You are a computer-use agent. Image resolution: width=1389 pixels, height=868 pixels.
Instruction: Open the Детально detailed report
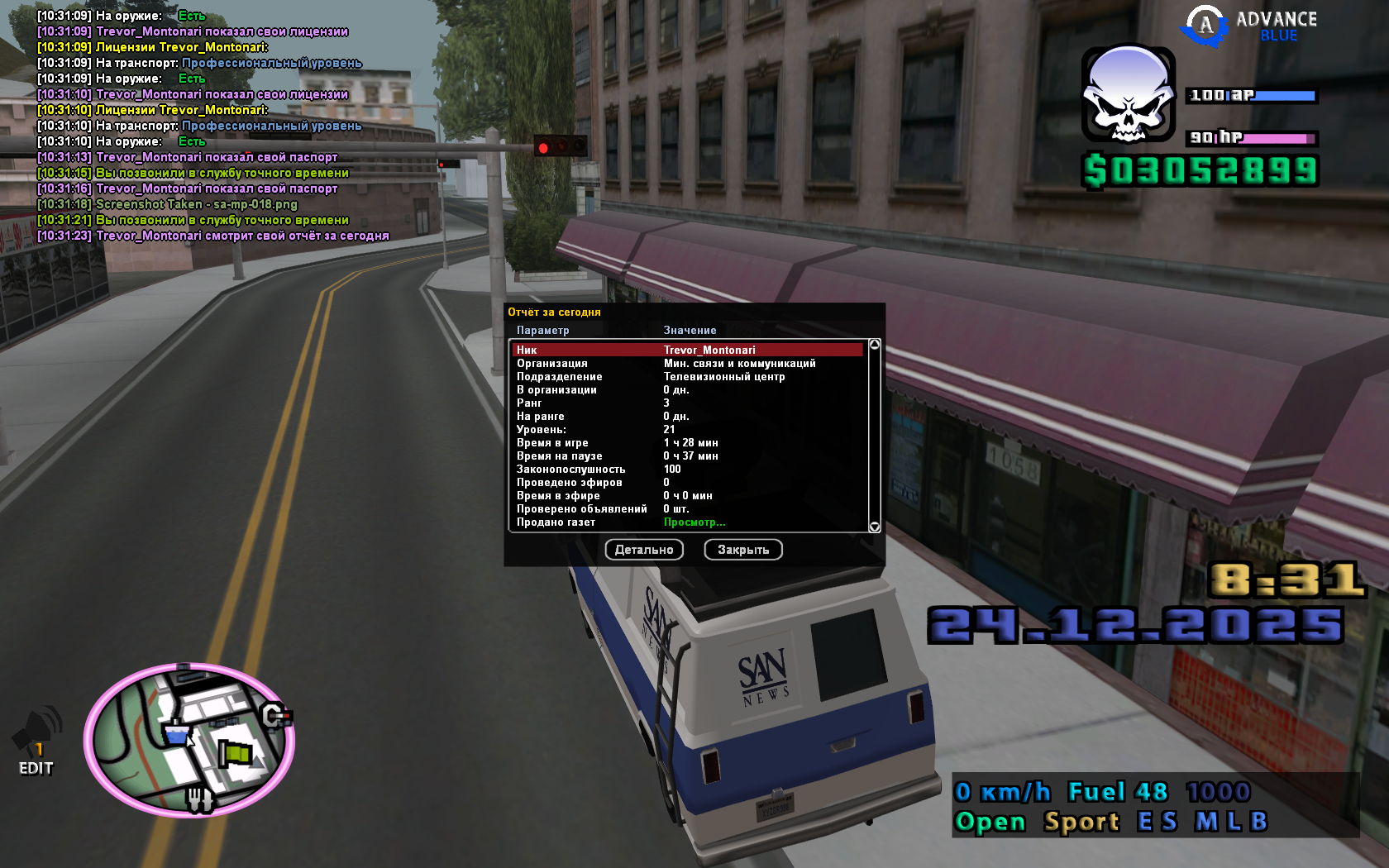644,550
